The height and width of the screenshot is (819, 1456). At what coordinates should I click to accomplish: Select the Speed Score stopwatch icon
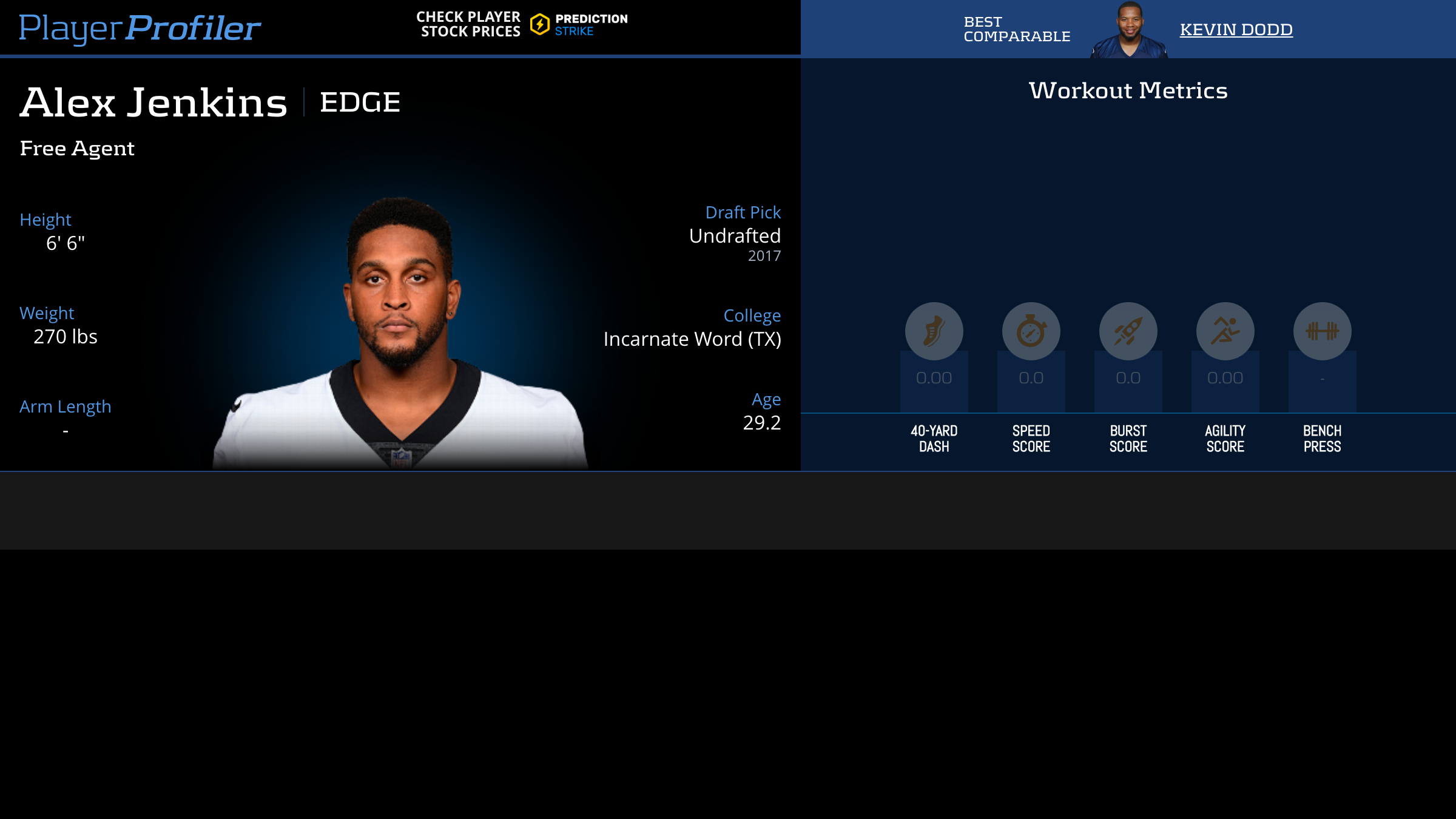click(x=1031, y=331)
